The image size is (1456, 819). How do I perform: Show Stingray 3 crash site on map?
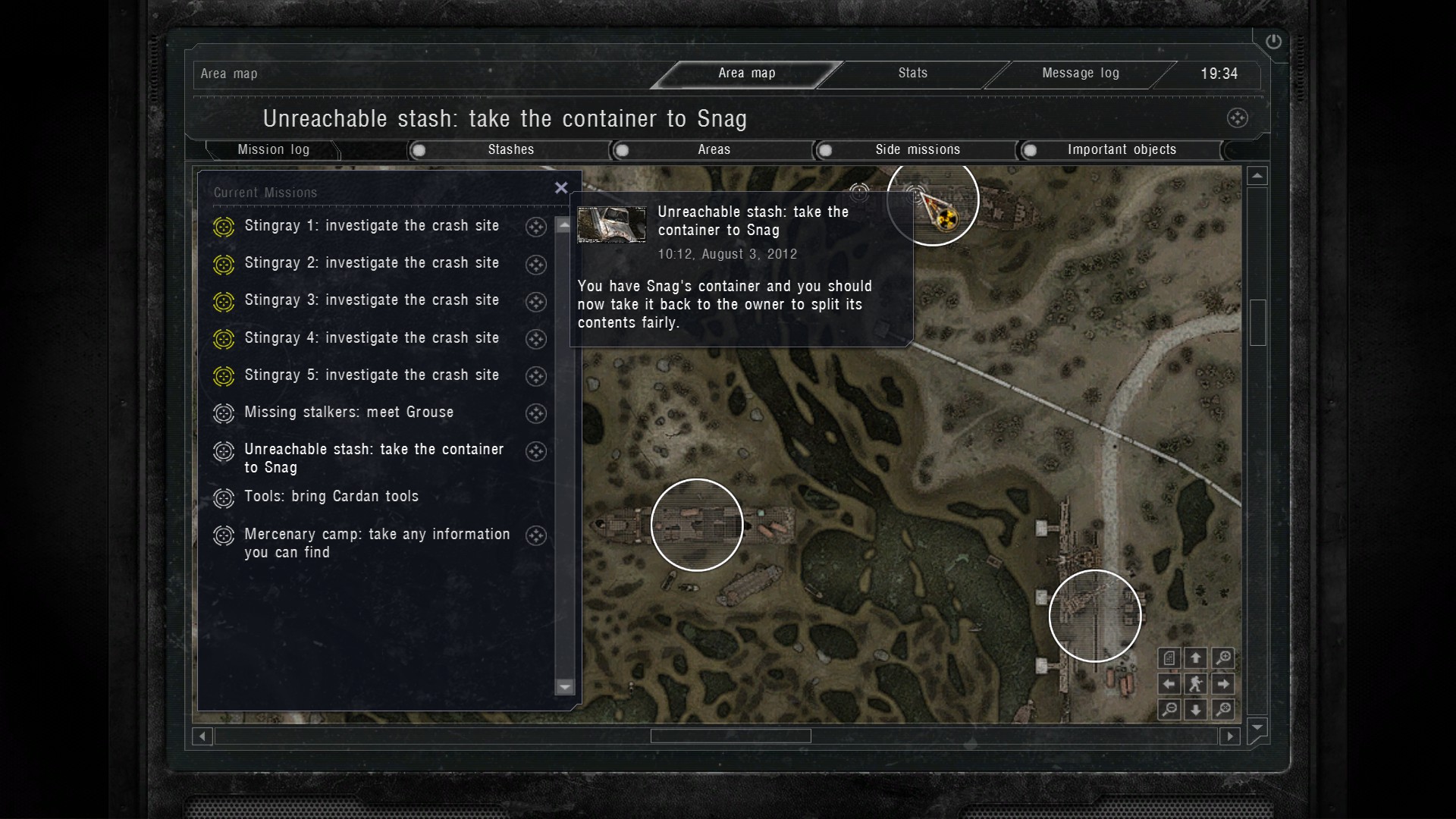point(536,302)
